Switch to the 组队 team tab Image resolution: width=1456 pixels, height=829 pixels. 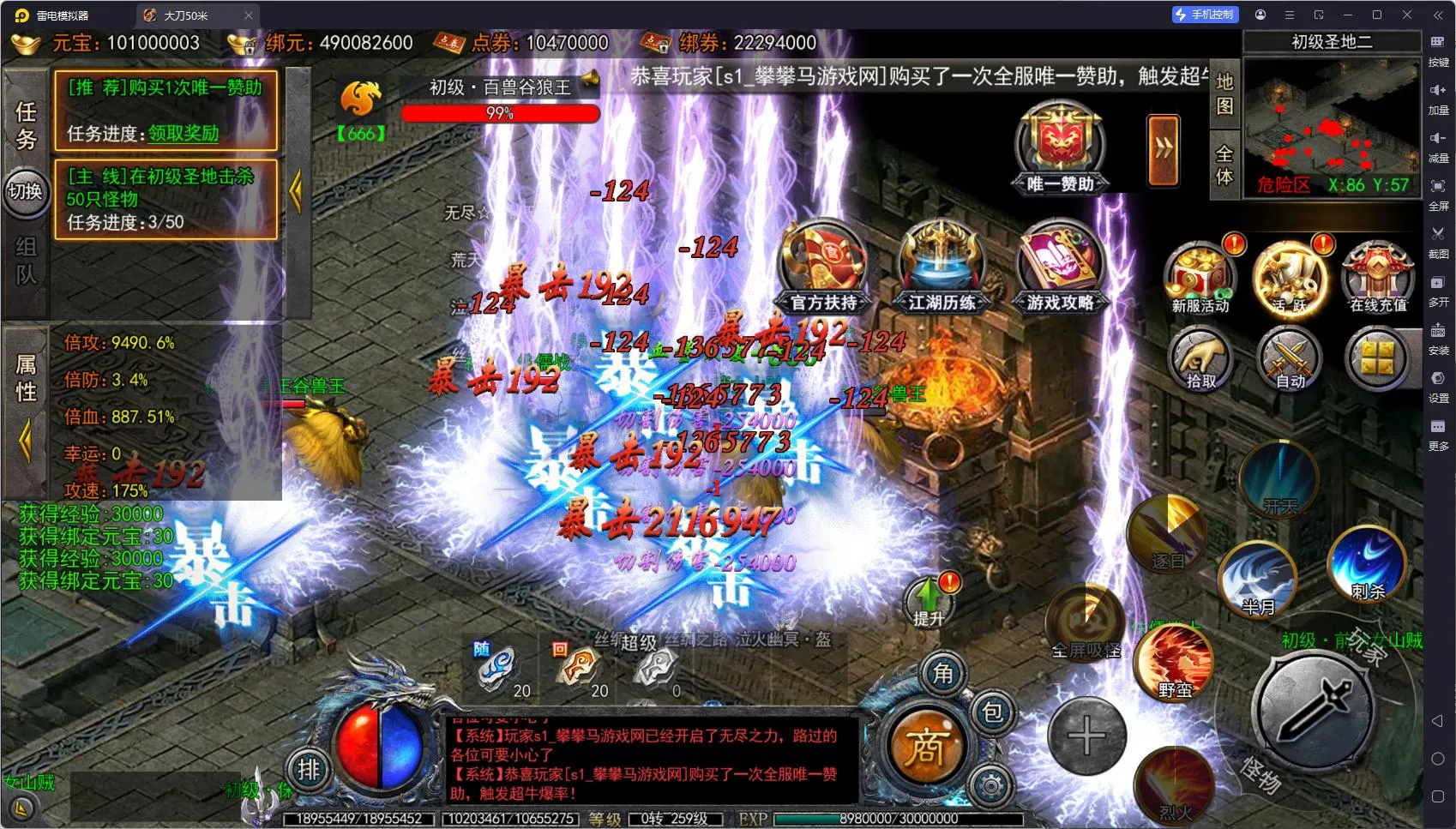[26, 261]
